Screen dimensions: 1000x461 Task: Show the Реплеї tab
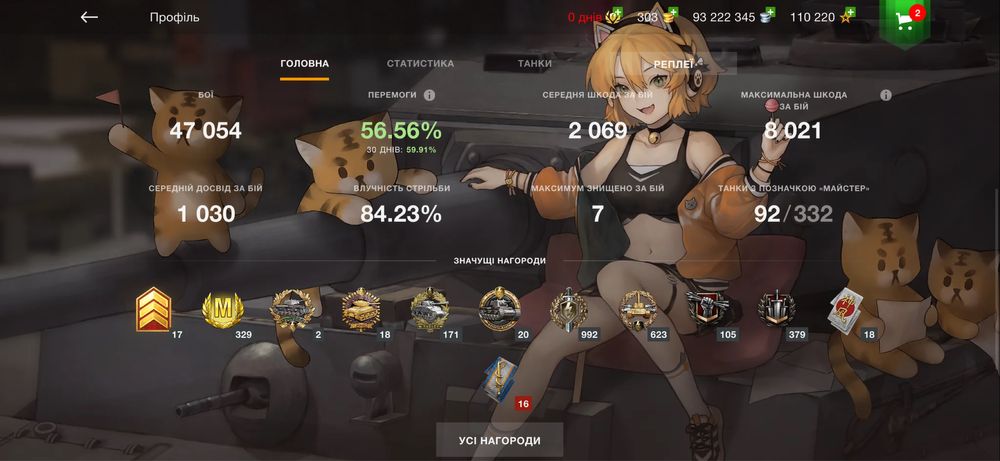[x=676, y=63]
